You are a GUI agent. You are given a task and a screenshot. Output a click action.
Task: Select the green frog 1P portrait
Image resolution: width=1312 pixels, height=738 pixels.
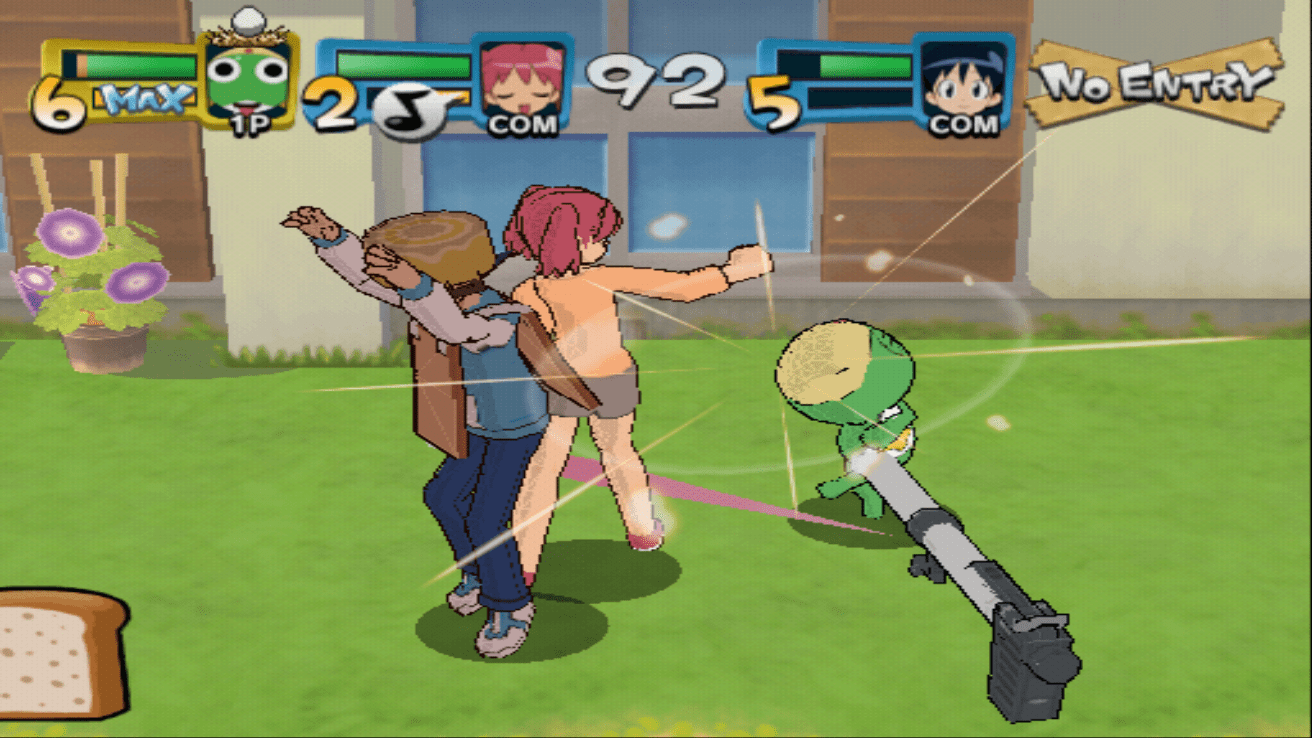point(247,80)
